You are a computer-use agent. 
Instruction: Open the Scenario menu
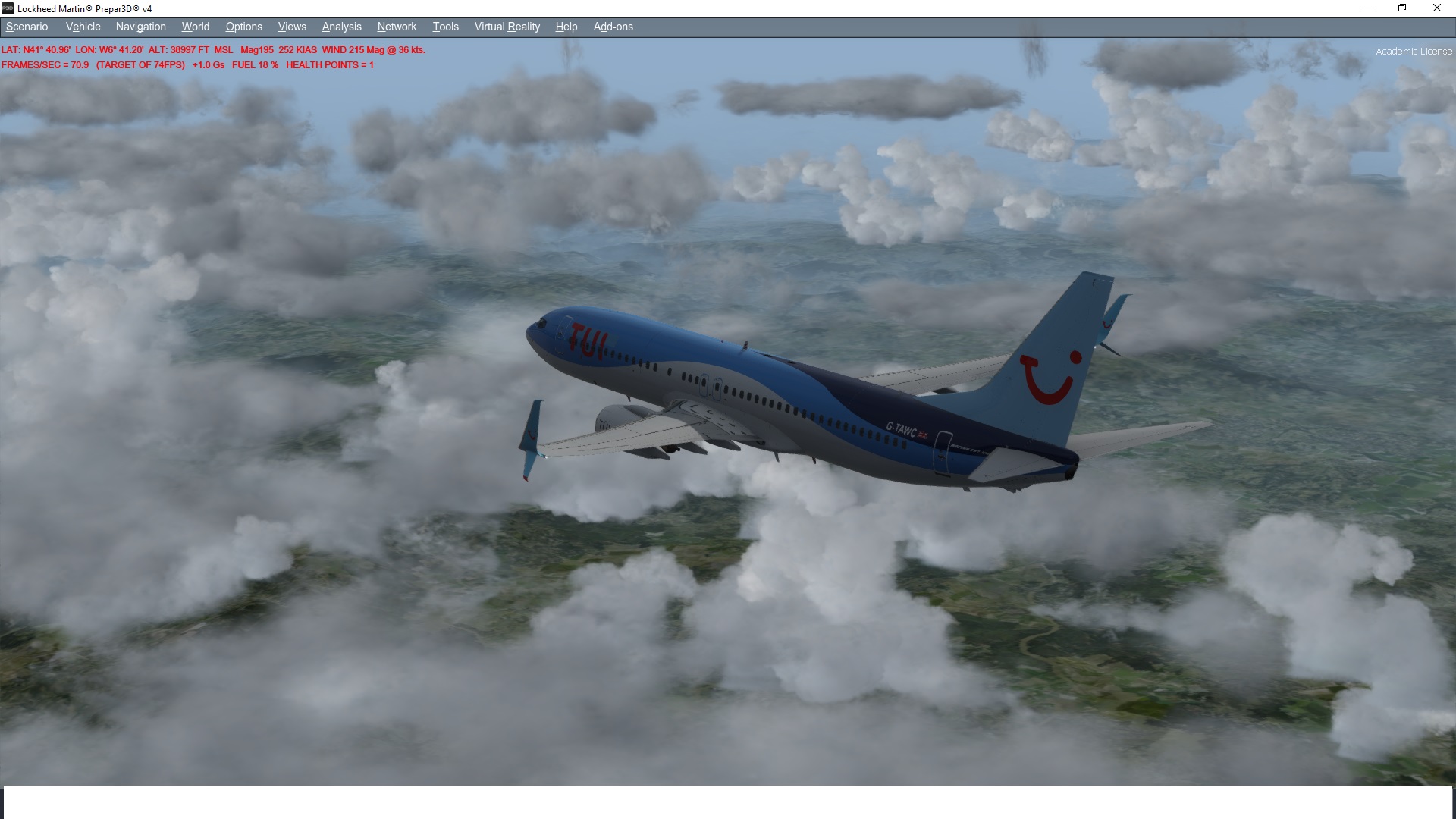(x=27, y=27)
